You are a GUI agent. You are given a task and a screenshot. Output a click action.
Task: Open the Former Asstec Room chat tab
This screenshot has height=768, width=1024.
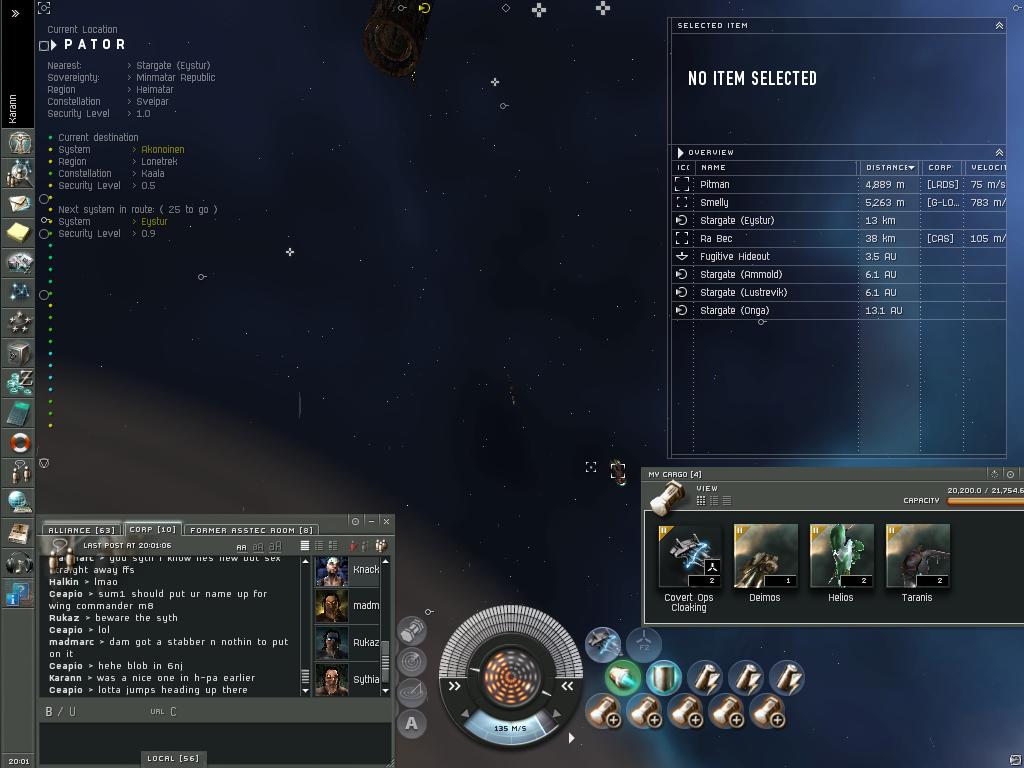click(x=251, y=530)
